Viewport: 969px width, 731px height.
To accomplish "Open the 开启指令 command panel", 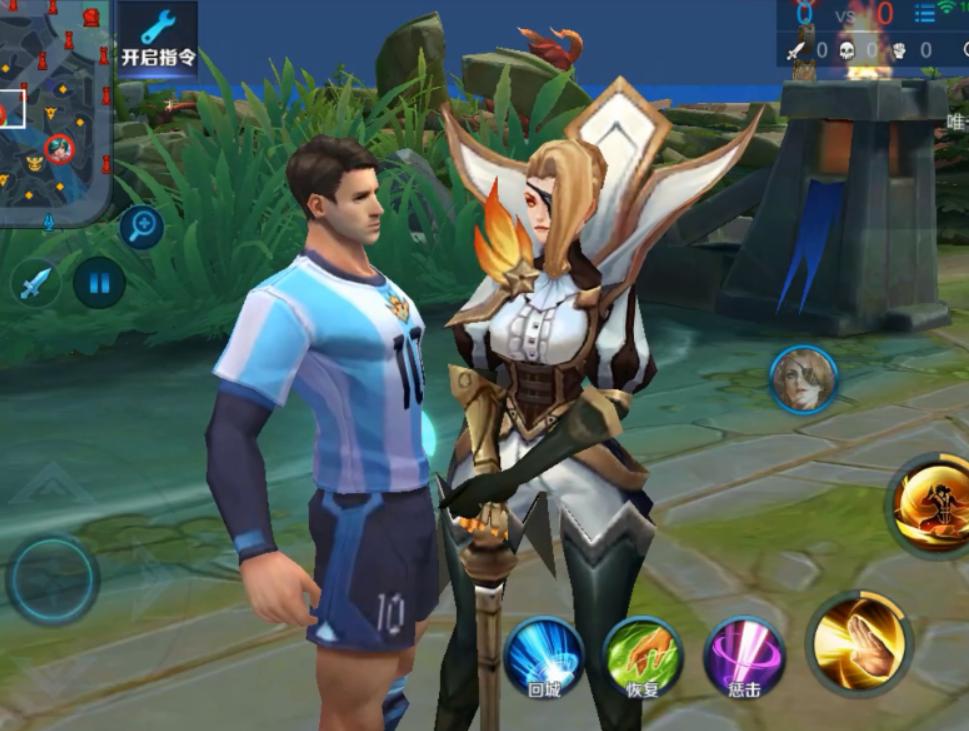I will (158, 38).
